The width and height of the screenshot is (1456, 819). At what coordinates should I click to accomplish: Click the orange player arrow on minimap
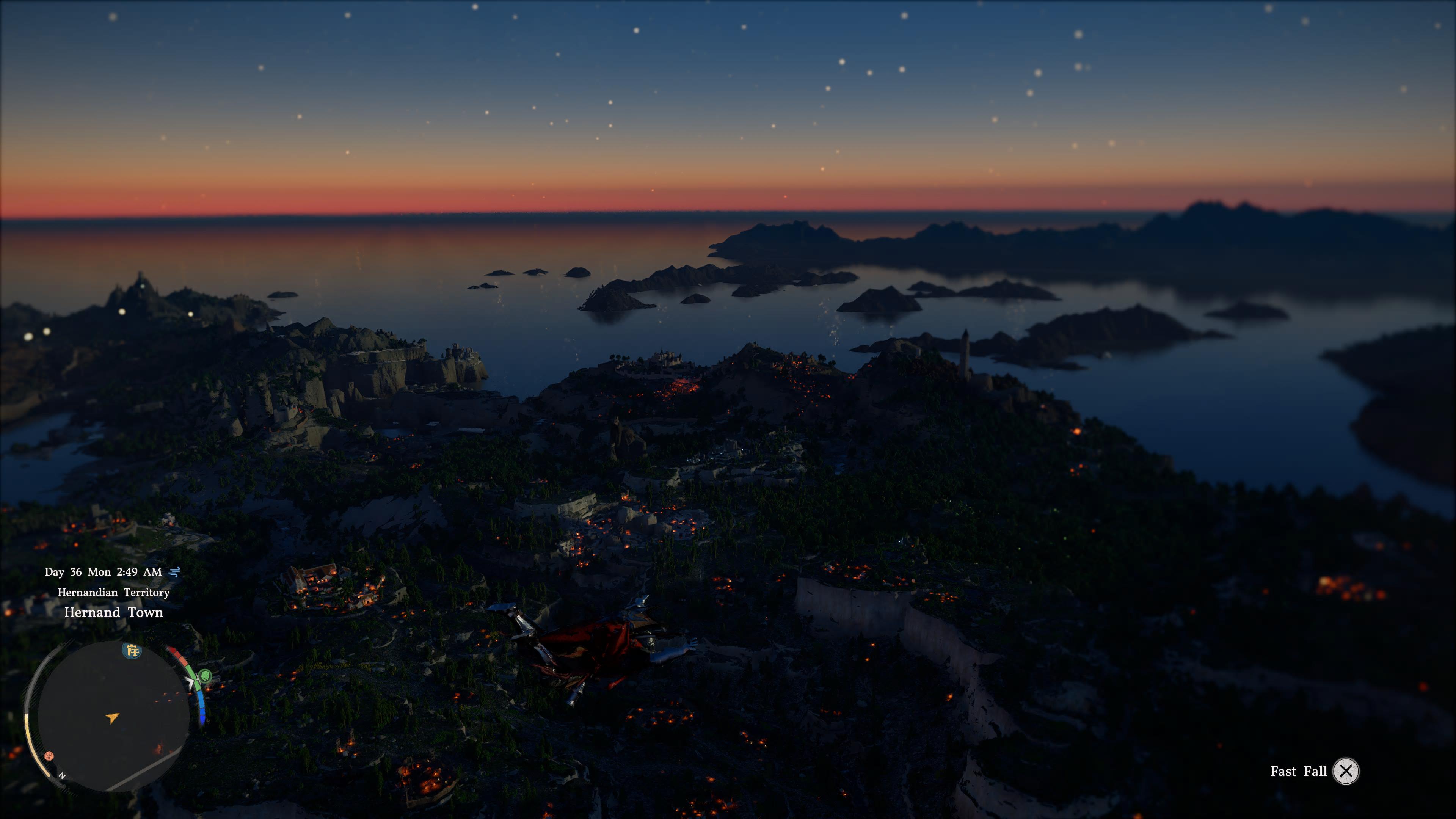coord(113,718)
